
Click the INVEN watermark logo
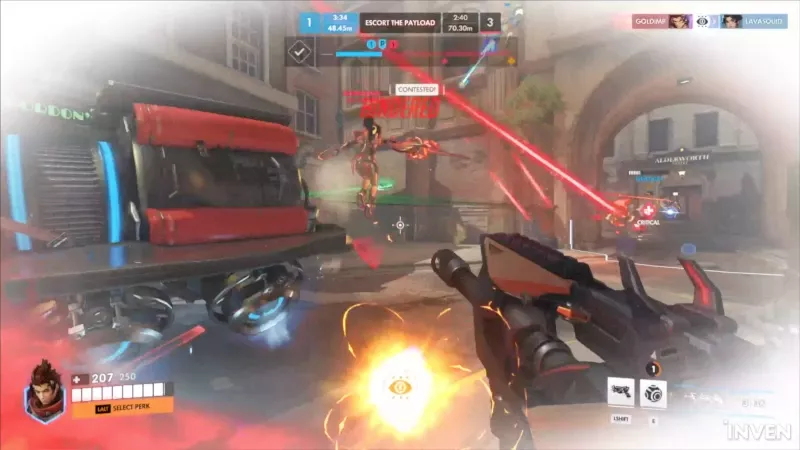point(758,433)
